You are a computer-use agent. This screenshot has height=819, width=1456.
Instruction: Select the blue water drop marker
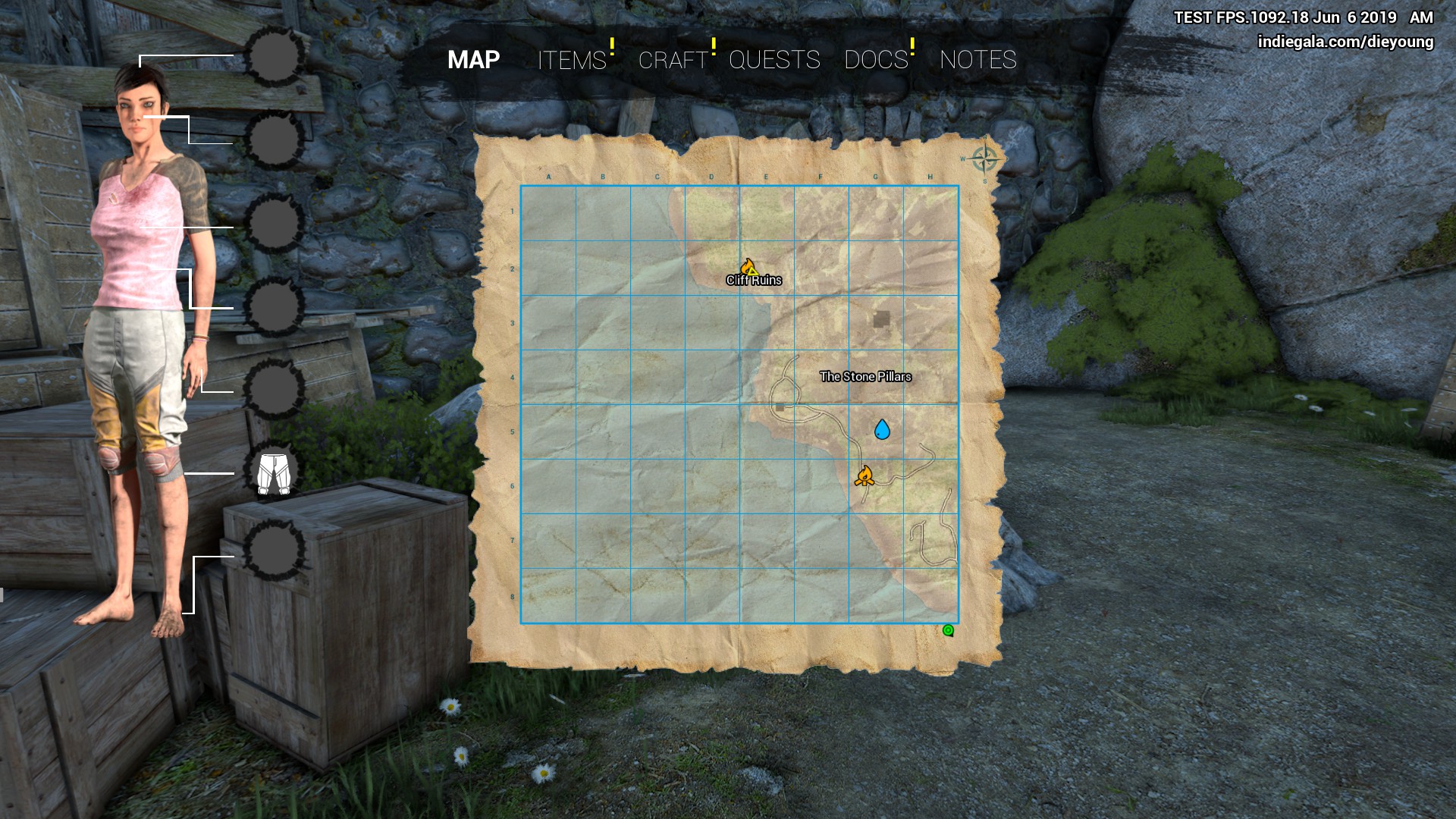[x=882, y=430]
